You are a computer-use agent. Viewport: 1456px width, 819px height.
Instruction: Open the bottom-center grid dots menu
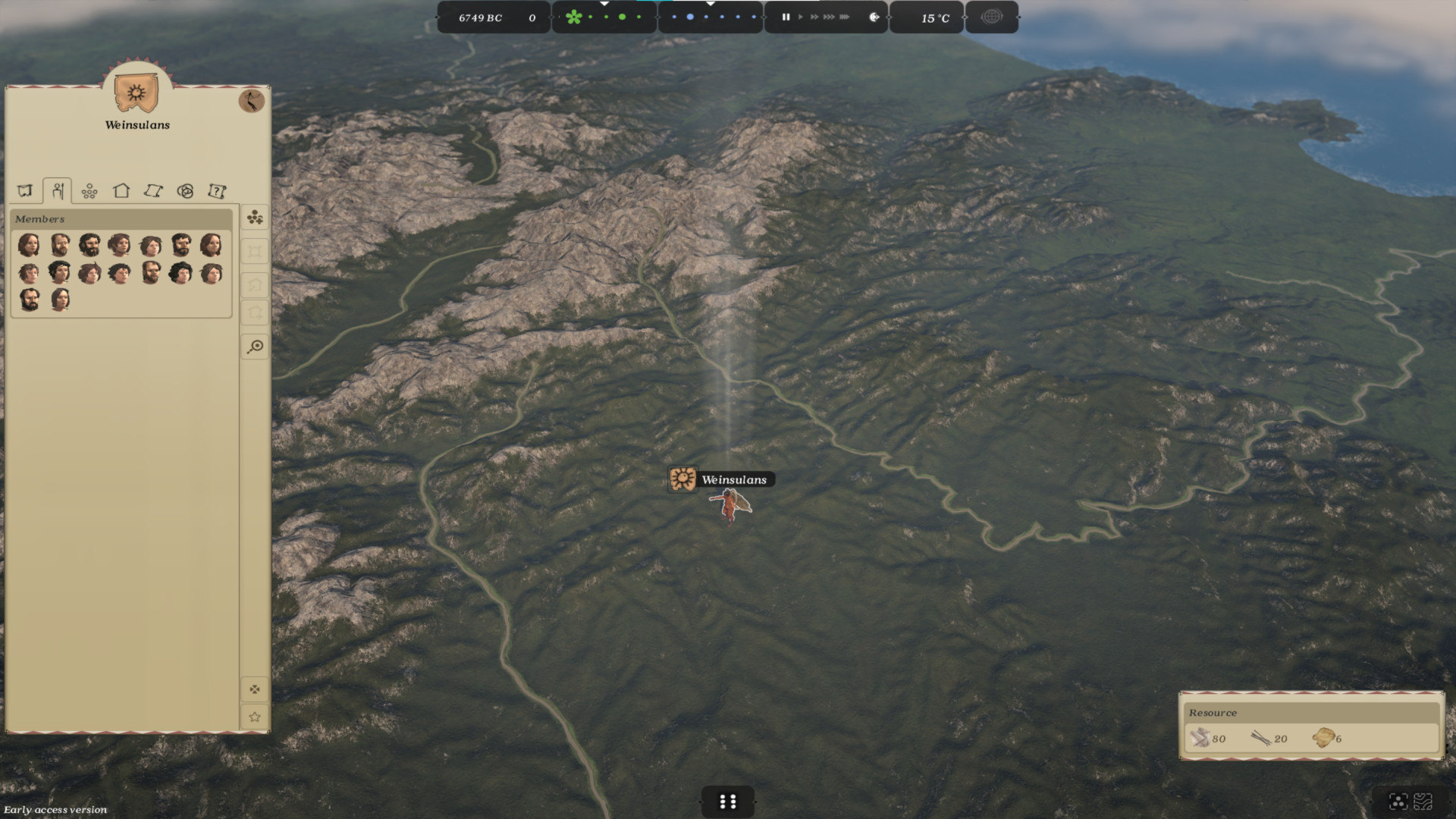tap(727, 802)
